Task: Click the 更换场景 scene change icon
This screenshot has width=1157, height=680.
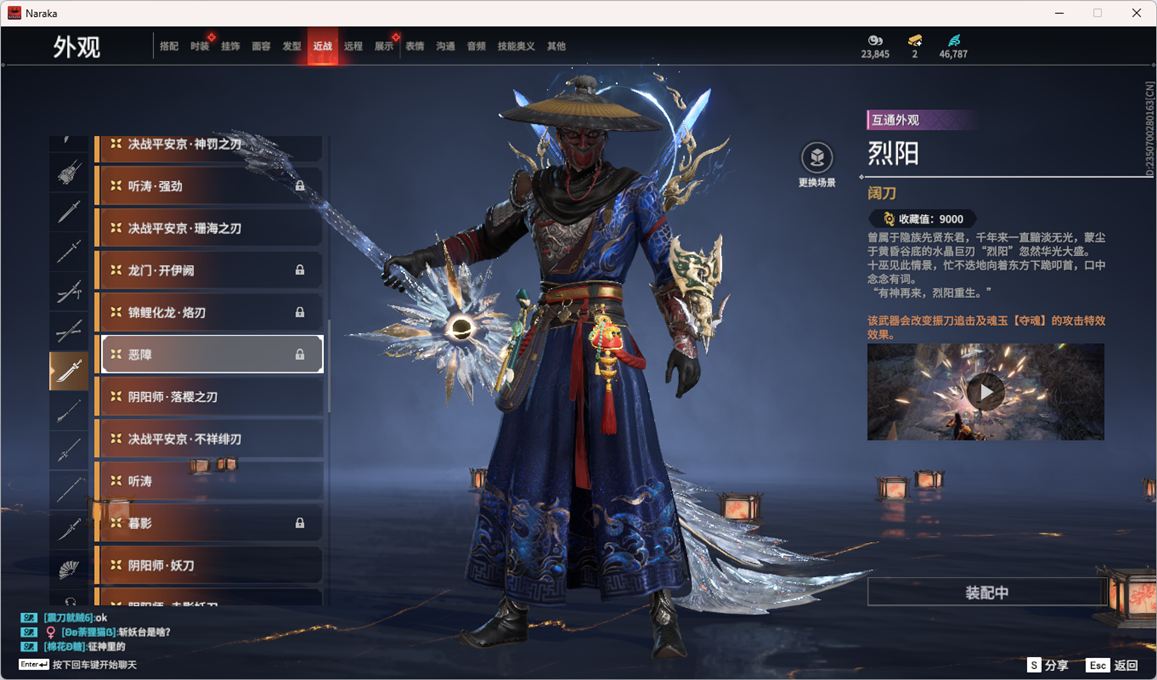Action: (x=817, y=158)
